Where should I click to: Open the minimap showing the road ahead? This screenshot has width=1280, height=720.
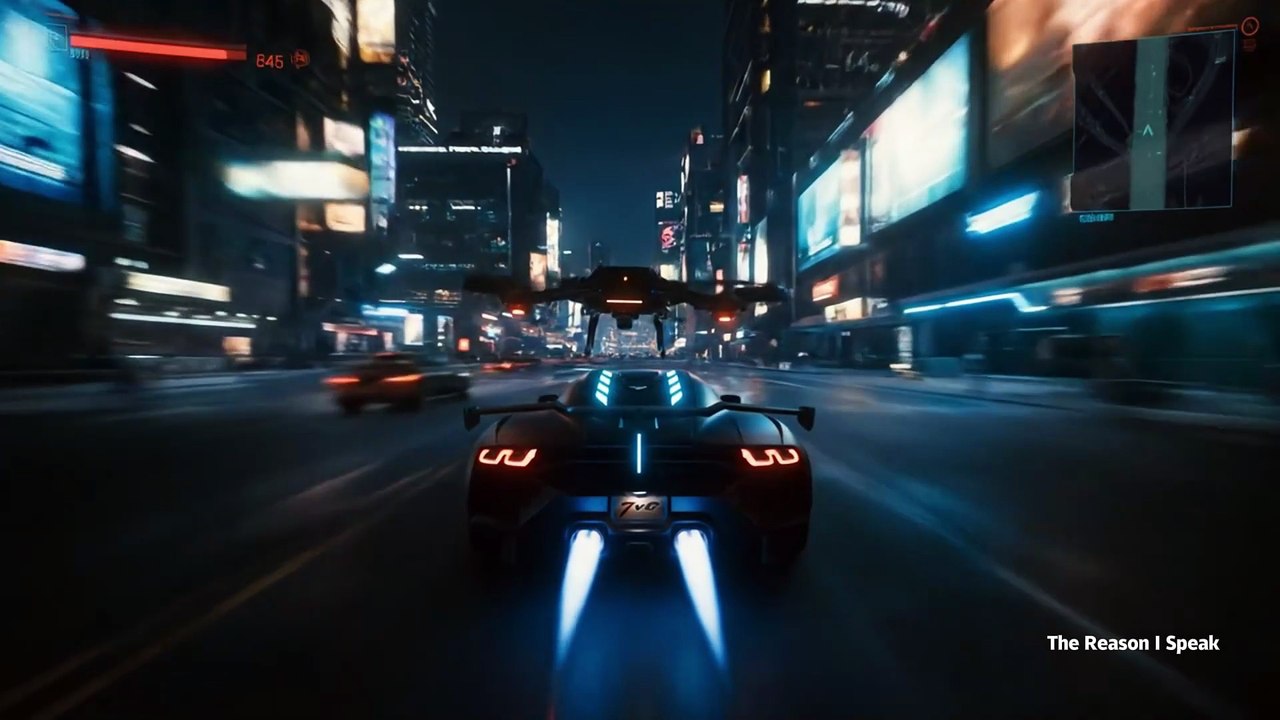pyautogui.click(x=1152, y=121)
